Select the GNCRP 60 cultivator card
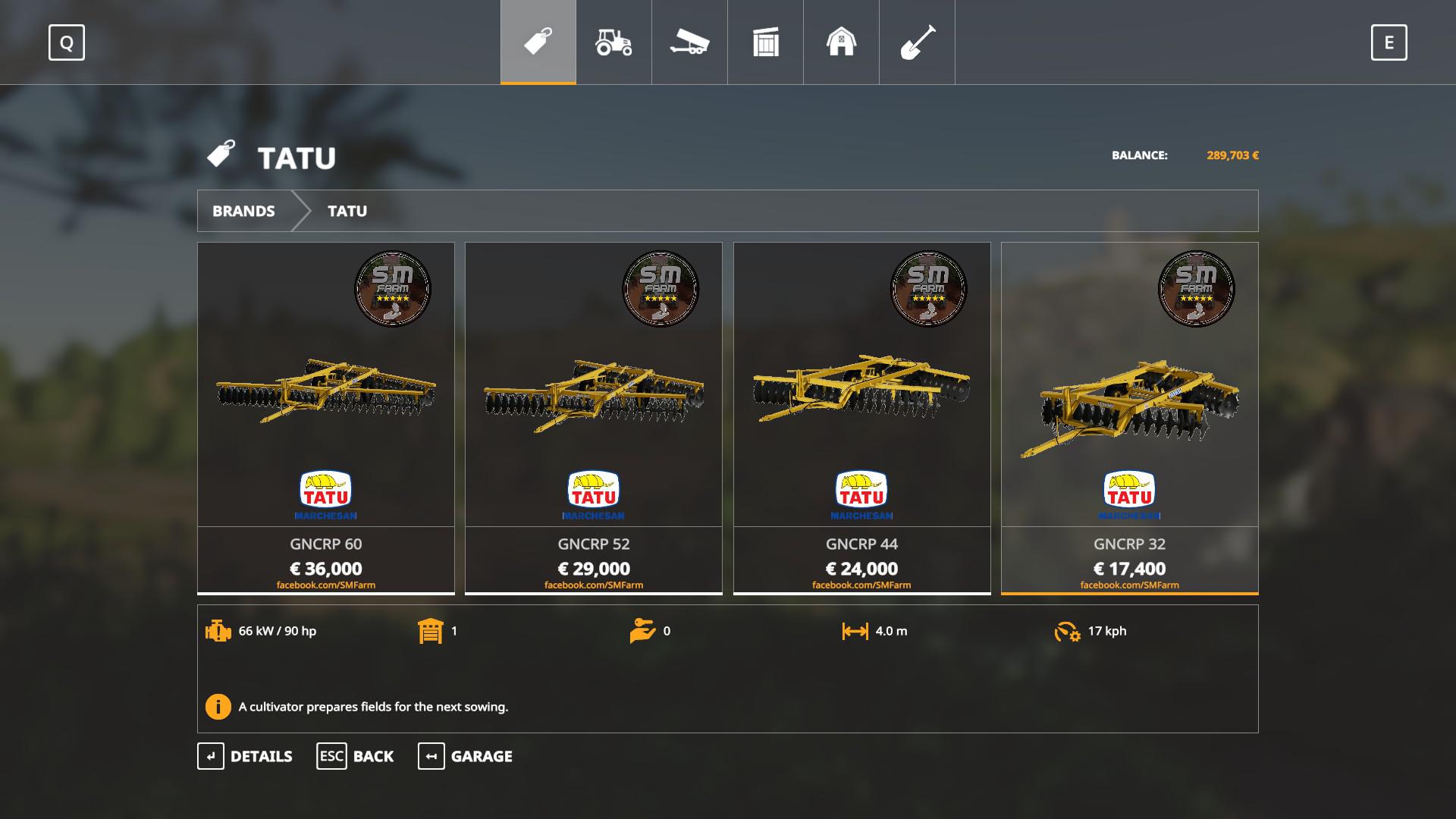Screen dimensions: 1456x819 click(326, 418)
